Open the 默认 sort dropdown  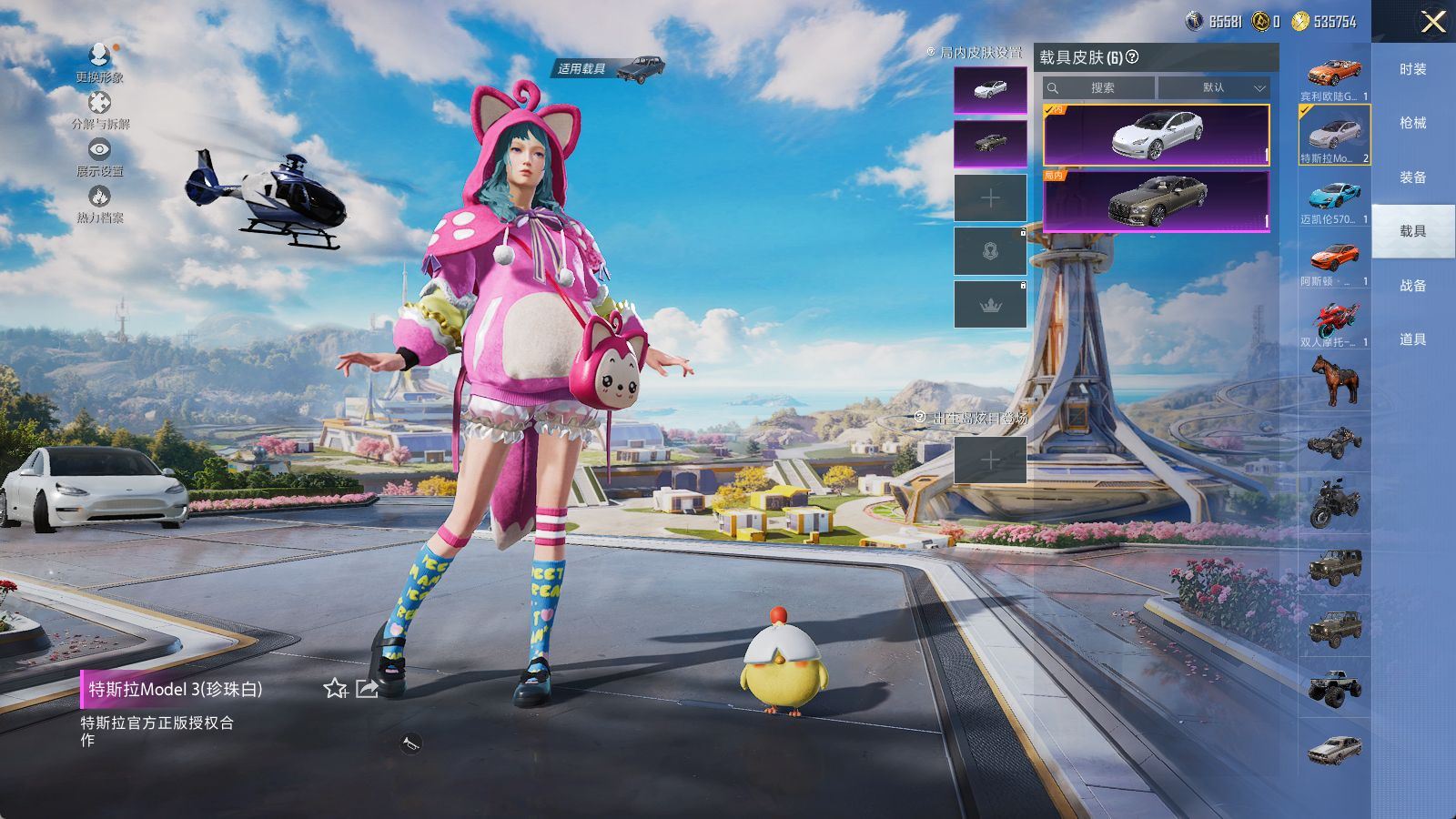point(1214,88)
